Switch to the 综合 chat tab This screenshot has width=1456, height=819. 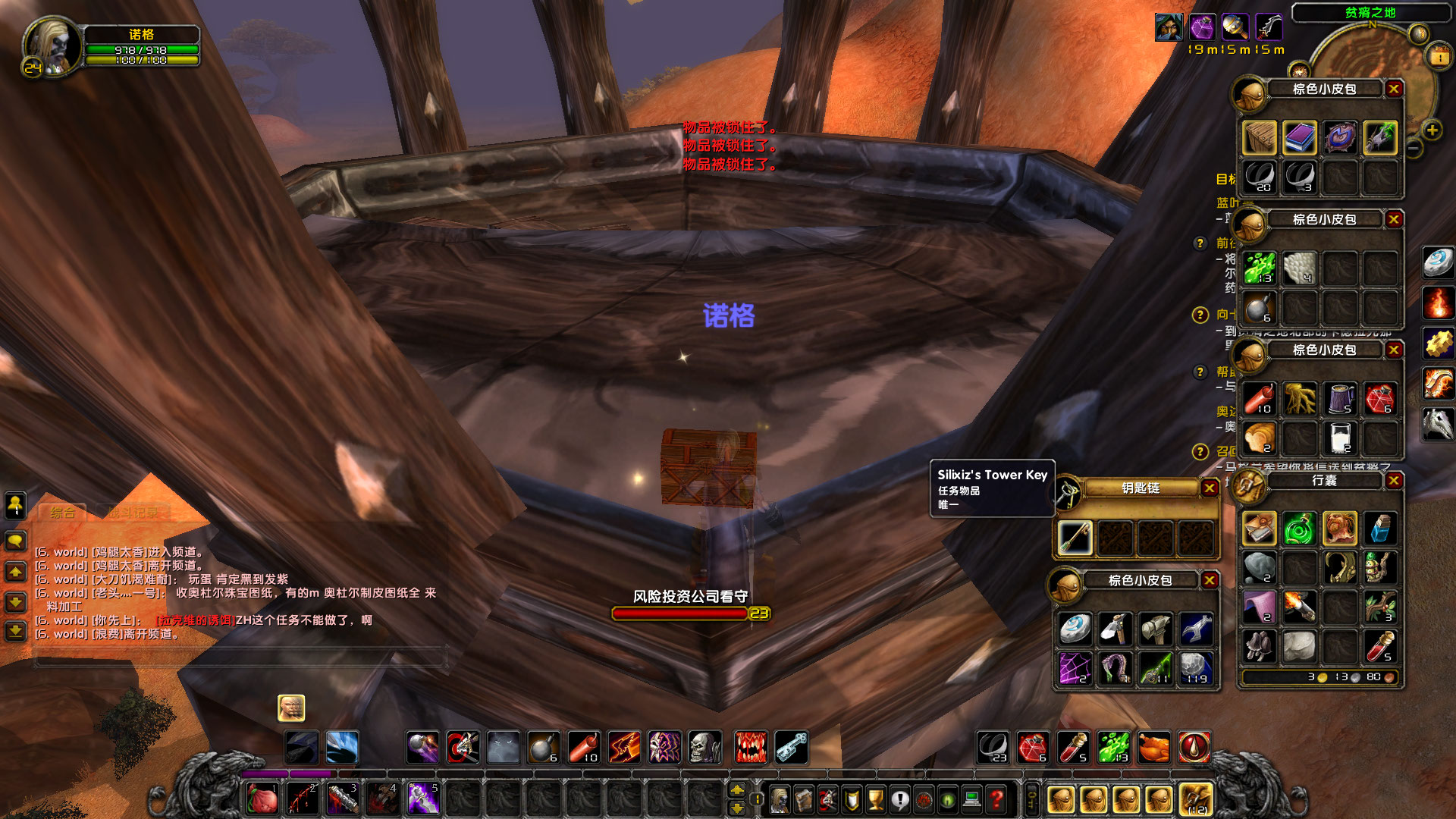63,511
